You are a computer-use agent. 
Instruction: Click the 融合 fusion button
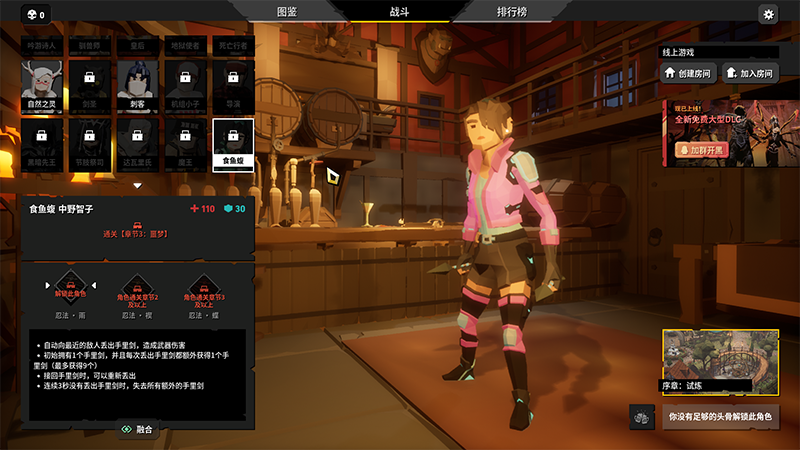137,429
